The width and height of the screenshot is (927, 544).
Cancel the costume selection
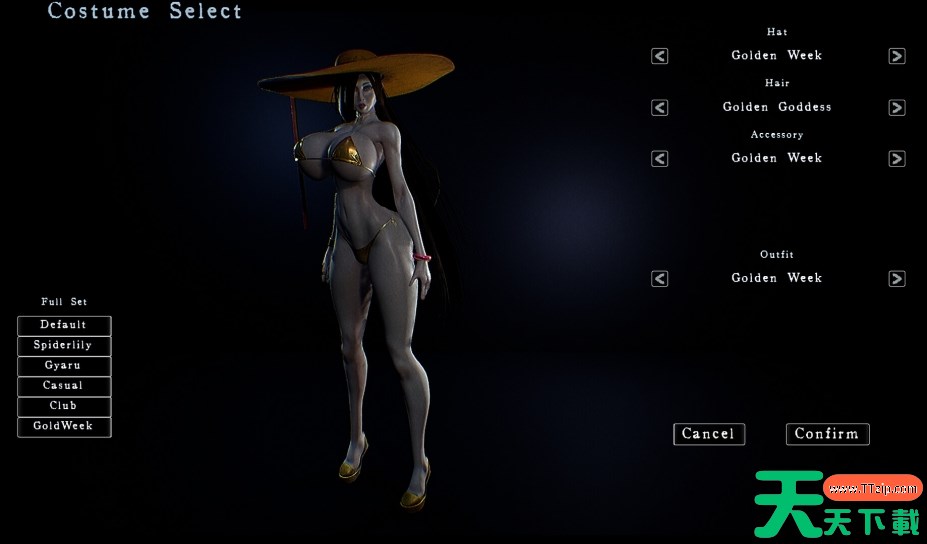tap(708, 434)
